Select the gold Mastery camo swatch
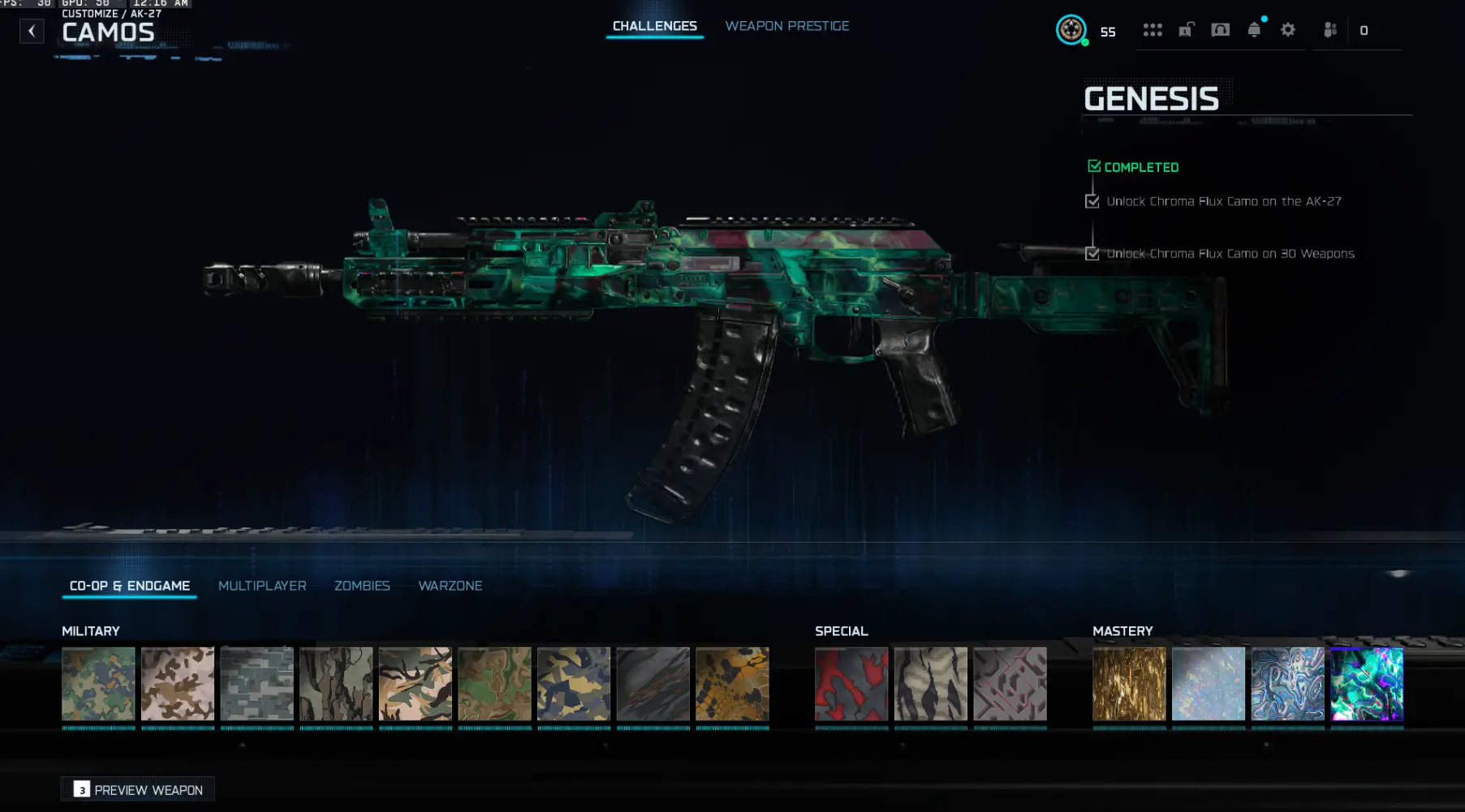 1128,684
